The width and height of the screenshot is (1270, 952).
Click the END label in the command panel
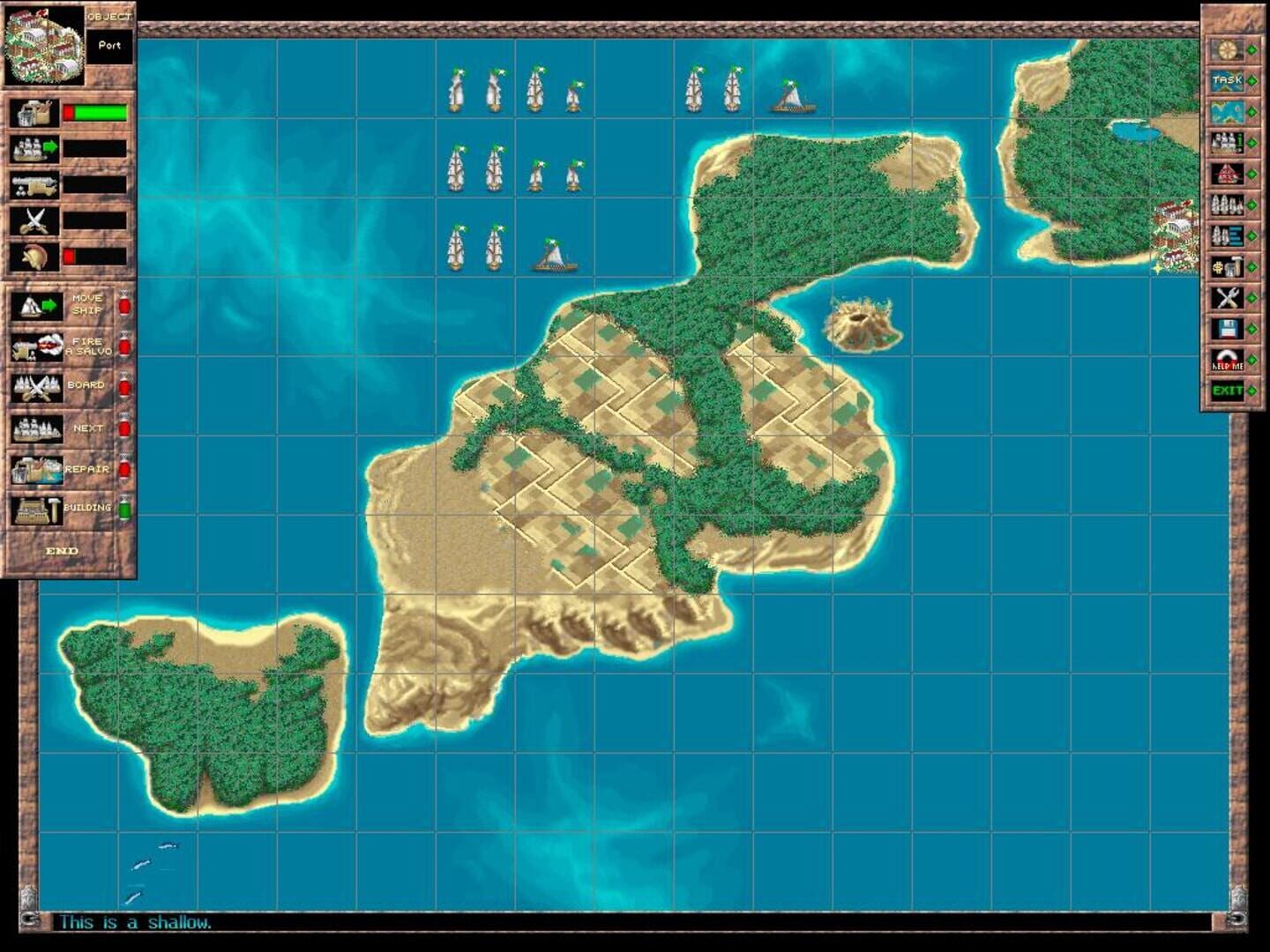(62, 550)
